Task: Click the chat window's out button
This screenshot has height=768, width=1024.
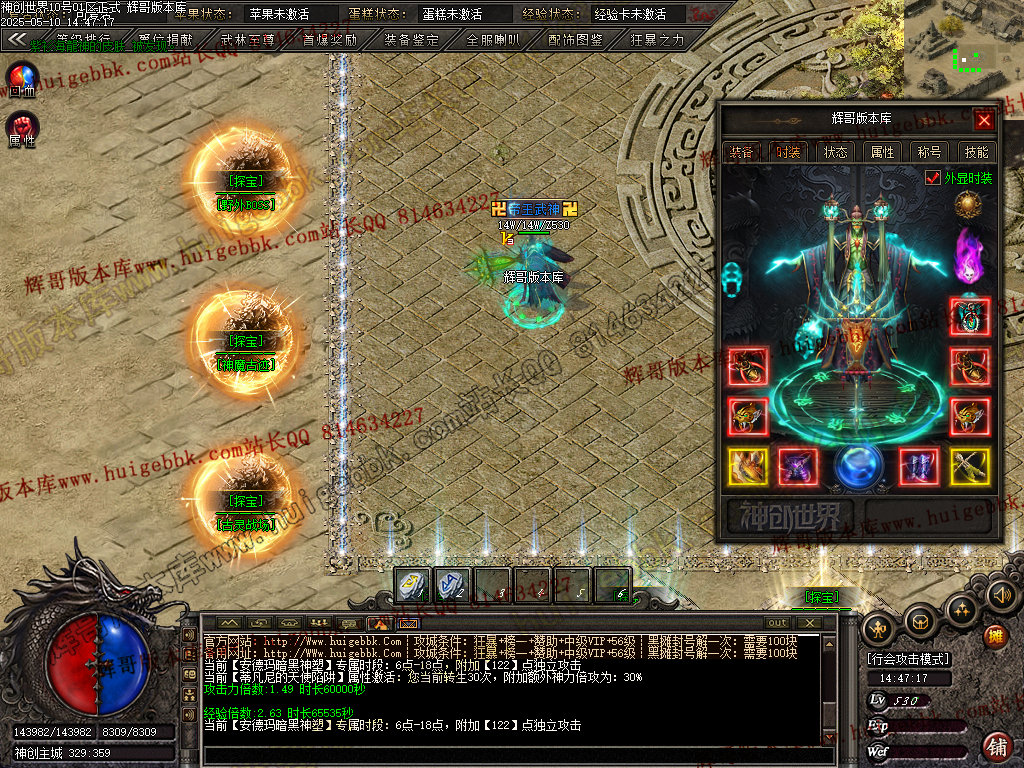Action: coord(777,623)
